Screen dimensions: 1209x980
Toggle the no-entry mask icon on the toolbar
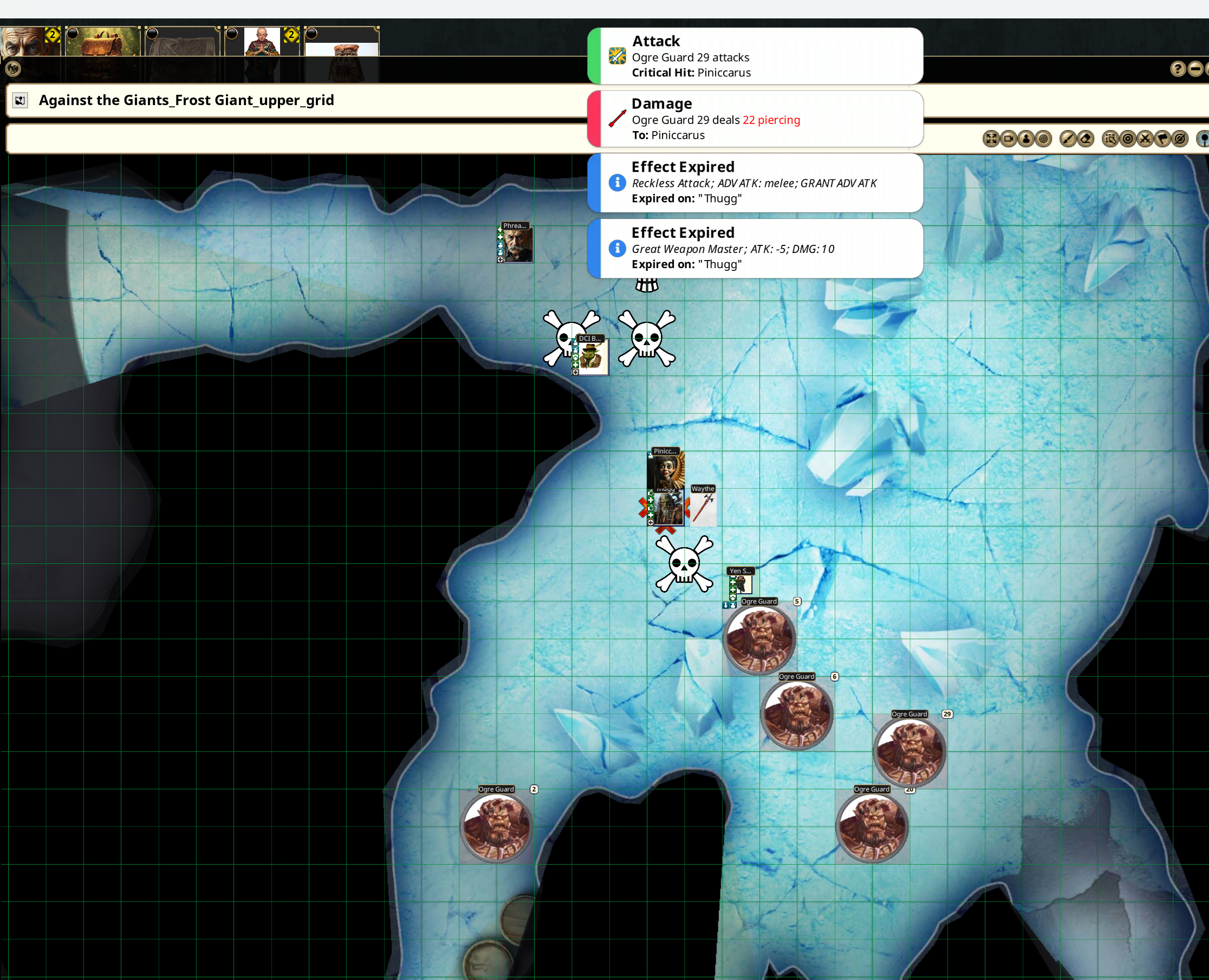tap(1181, 139)
